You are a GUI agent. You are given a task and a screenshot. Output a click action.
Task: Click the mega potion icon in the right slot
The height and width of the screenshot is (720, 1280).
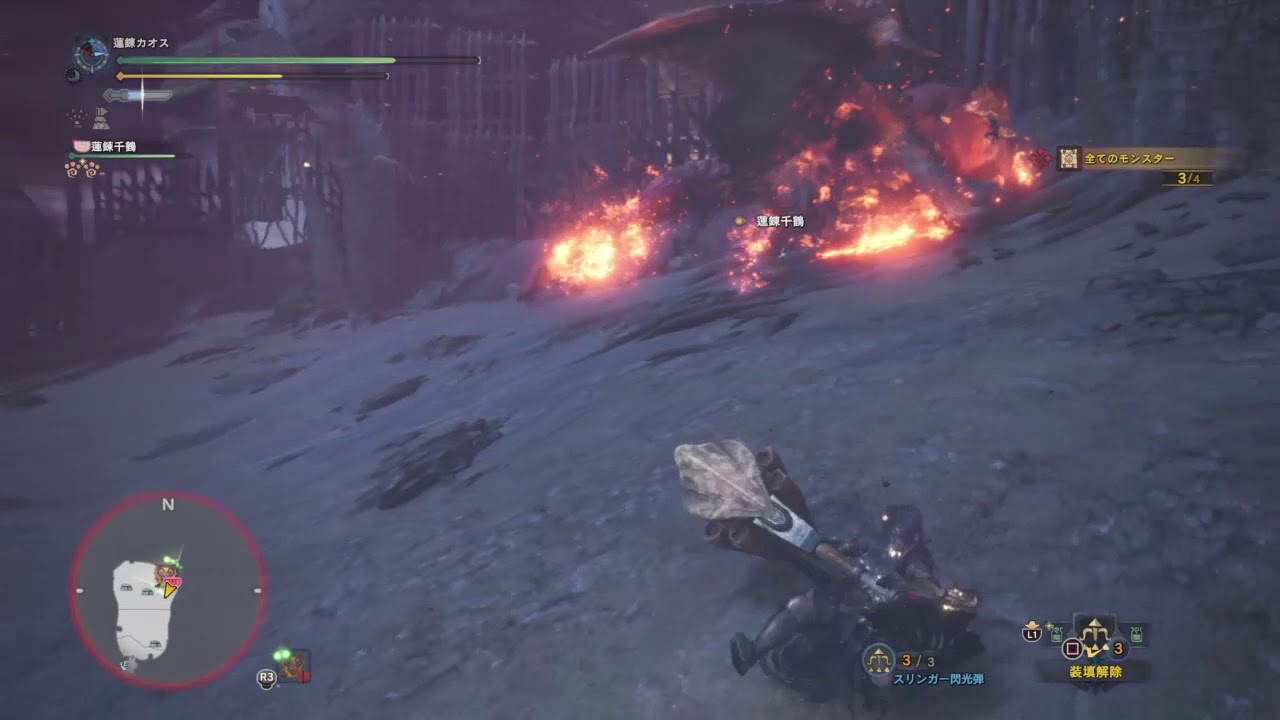[x=1135, y=633]
